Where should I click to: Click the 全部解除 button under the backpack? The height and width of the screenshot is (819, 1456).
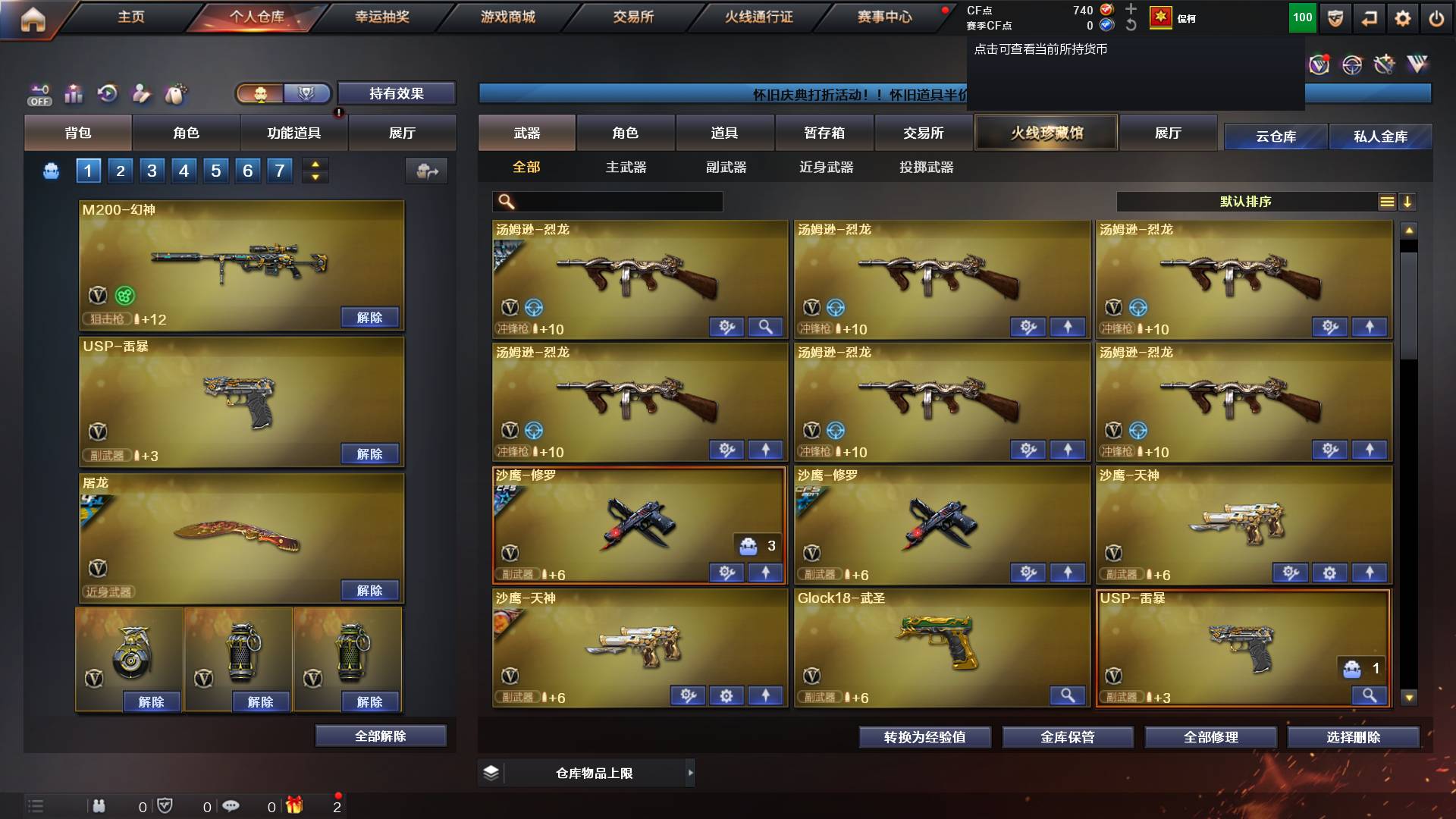click(381, 735)
